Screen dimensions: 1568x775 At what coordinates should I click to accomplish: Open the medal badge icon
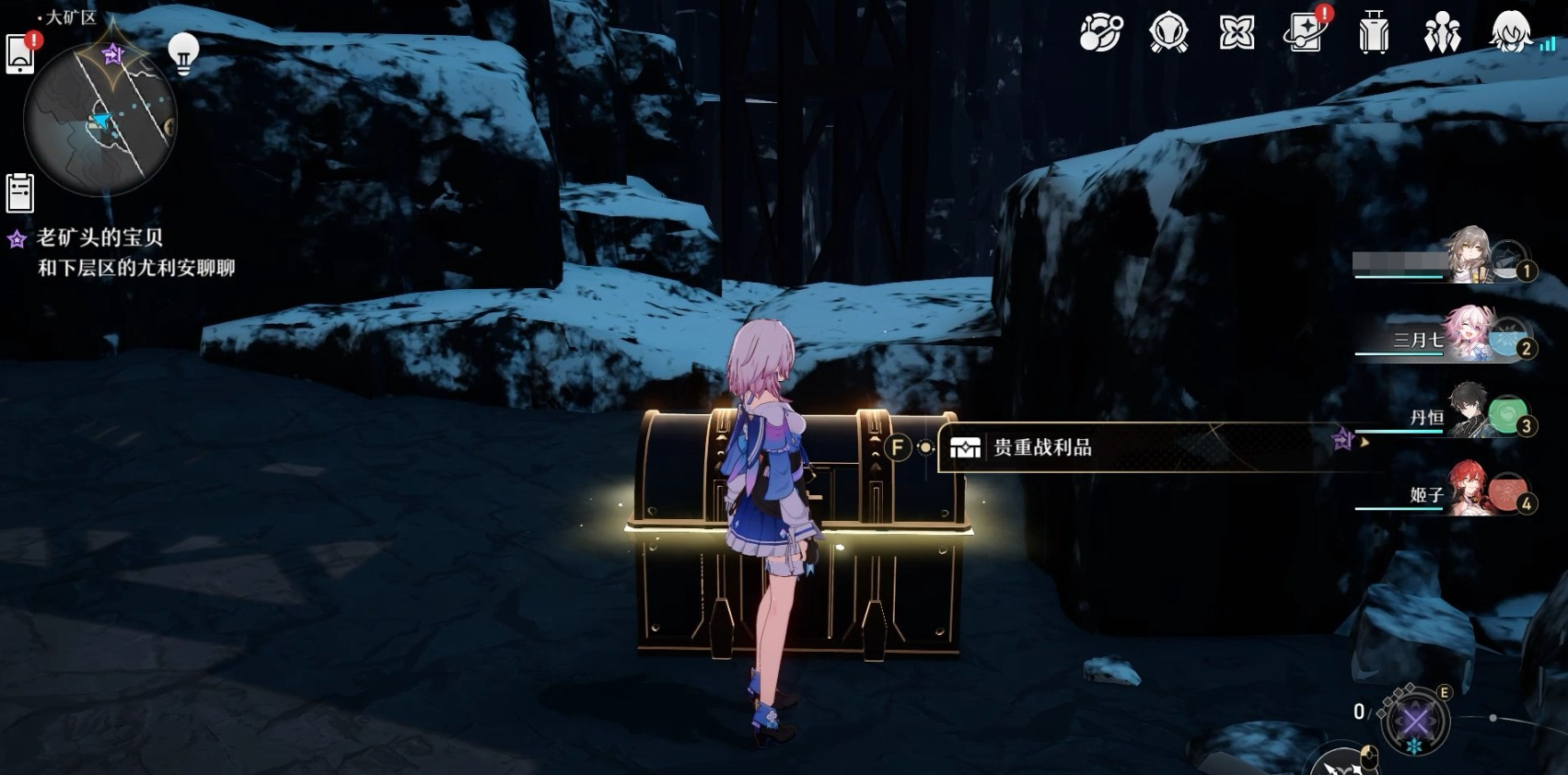pyautogui.click(x=1168, y=34)
